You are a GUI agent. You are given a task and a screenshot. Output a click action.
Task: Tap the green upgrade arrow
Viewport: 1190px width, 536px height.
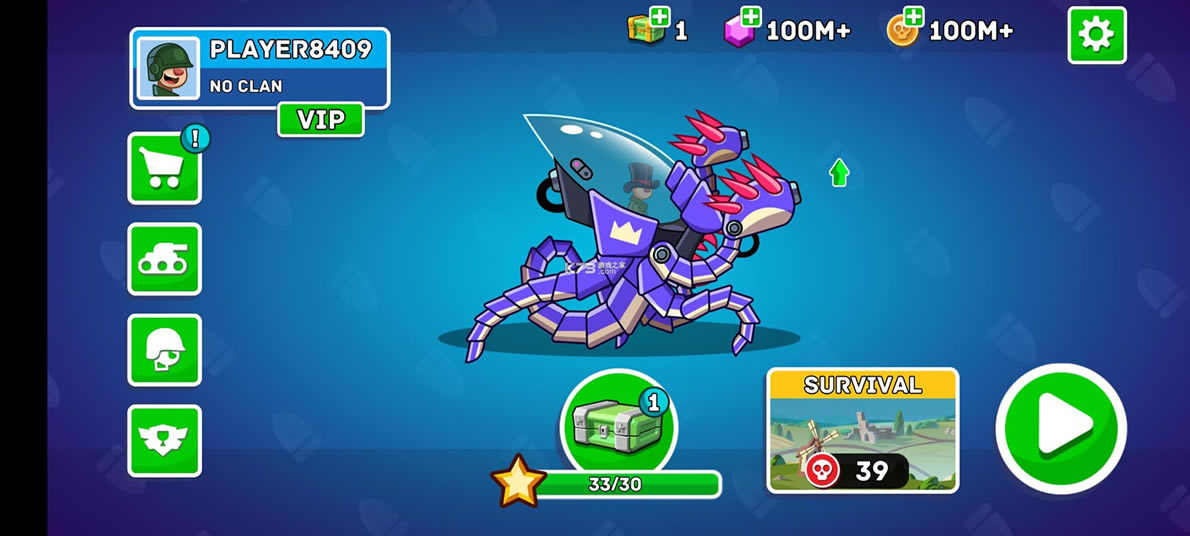pos(839,173)
